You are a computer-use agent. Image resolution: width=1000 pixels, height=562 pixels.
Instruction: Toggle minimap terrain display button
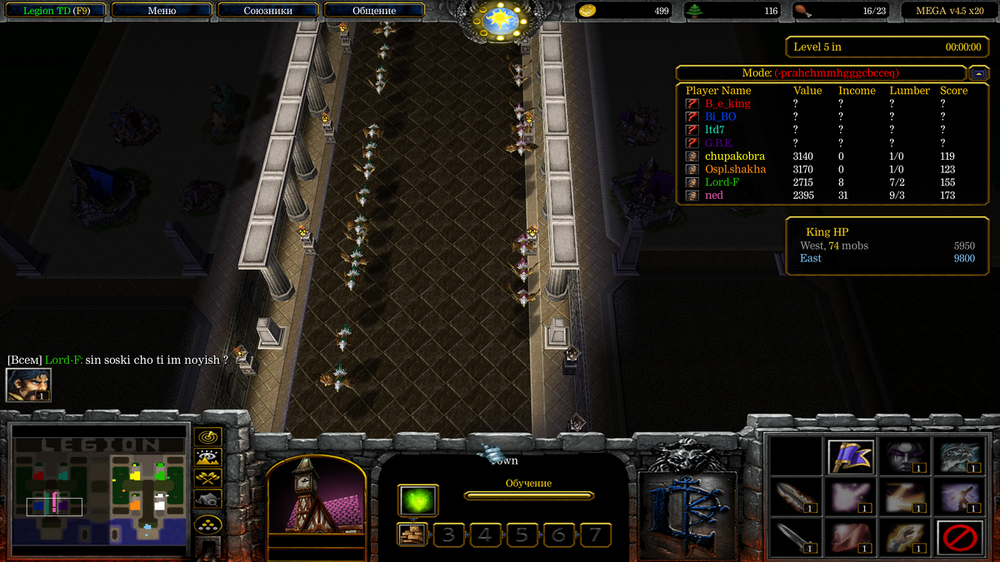(x=208, y=458)
